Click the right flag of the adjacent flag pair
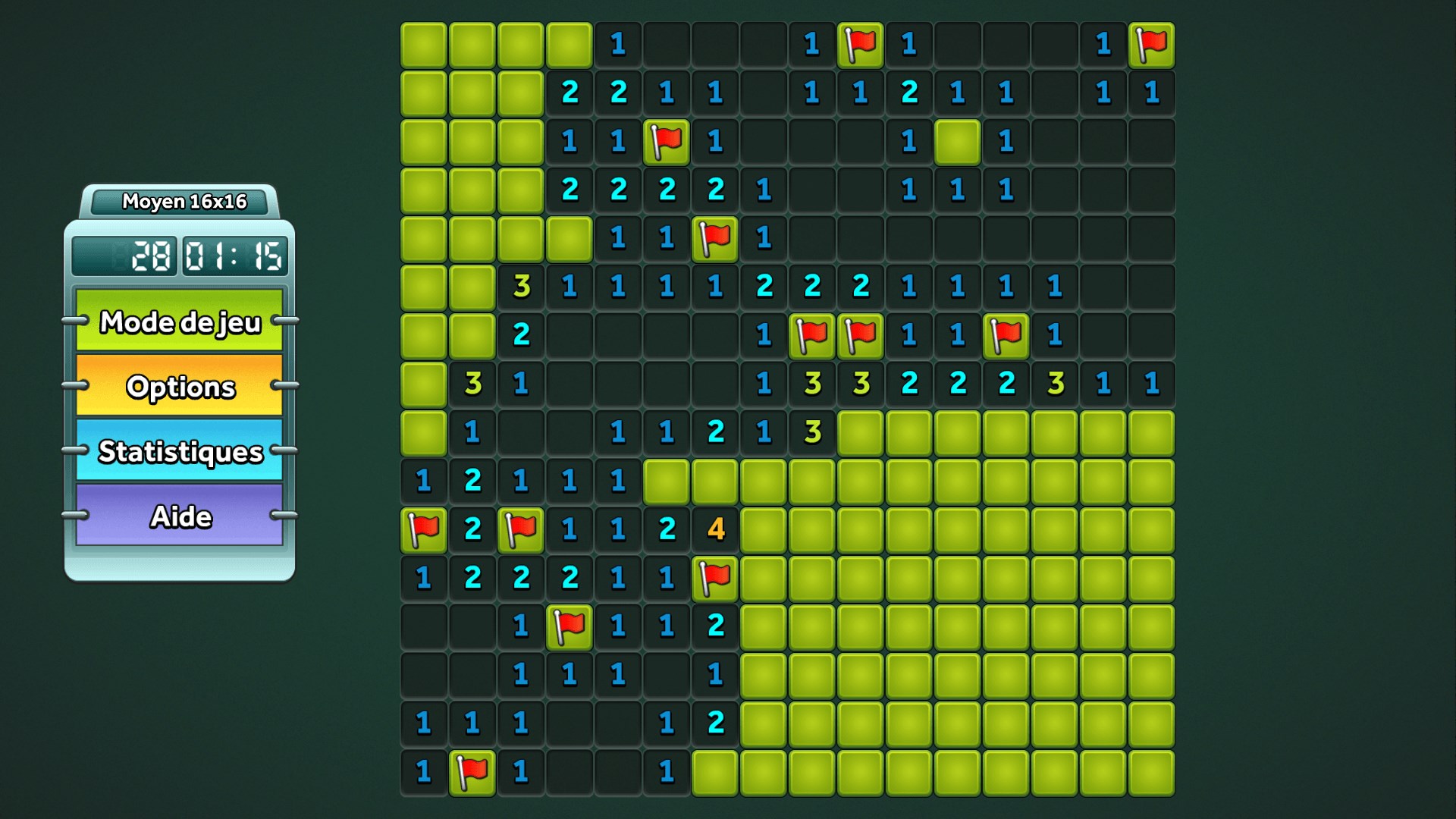Viewport: 1456px width, 819px height. 861,334
